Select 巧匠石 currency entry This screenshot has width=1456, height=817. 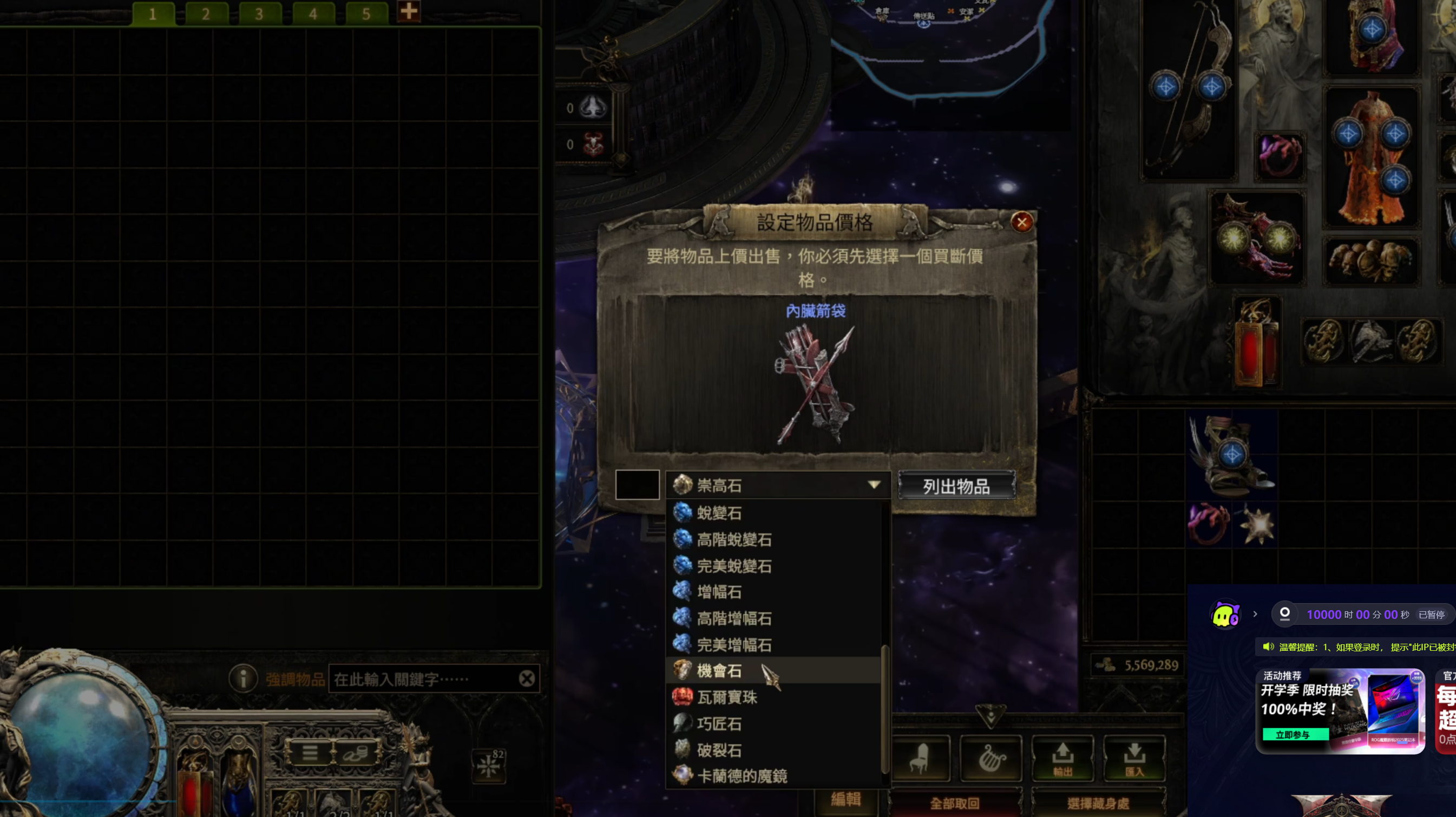[719, 724]
